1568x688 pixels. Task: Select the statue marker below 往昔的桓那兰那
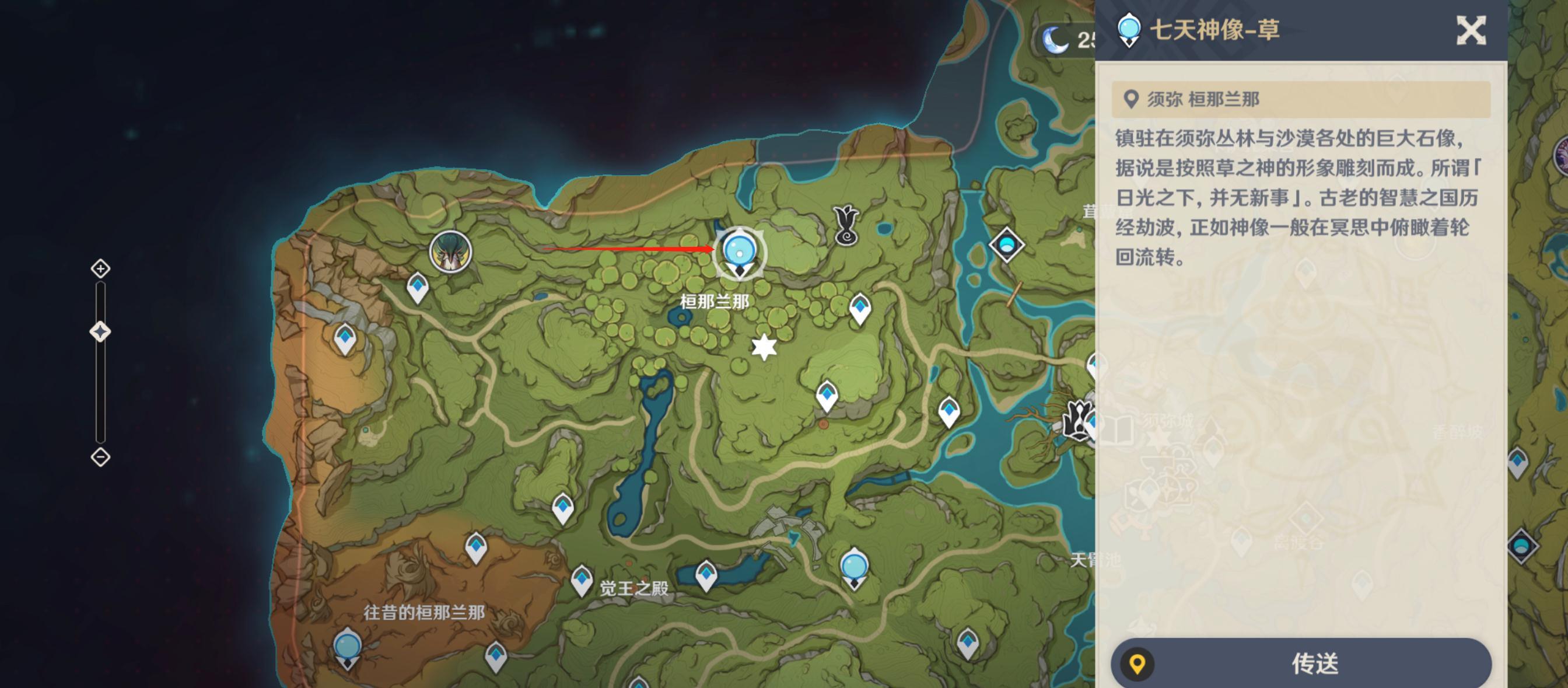pos(348,649)
